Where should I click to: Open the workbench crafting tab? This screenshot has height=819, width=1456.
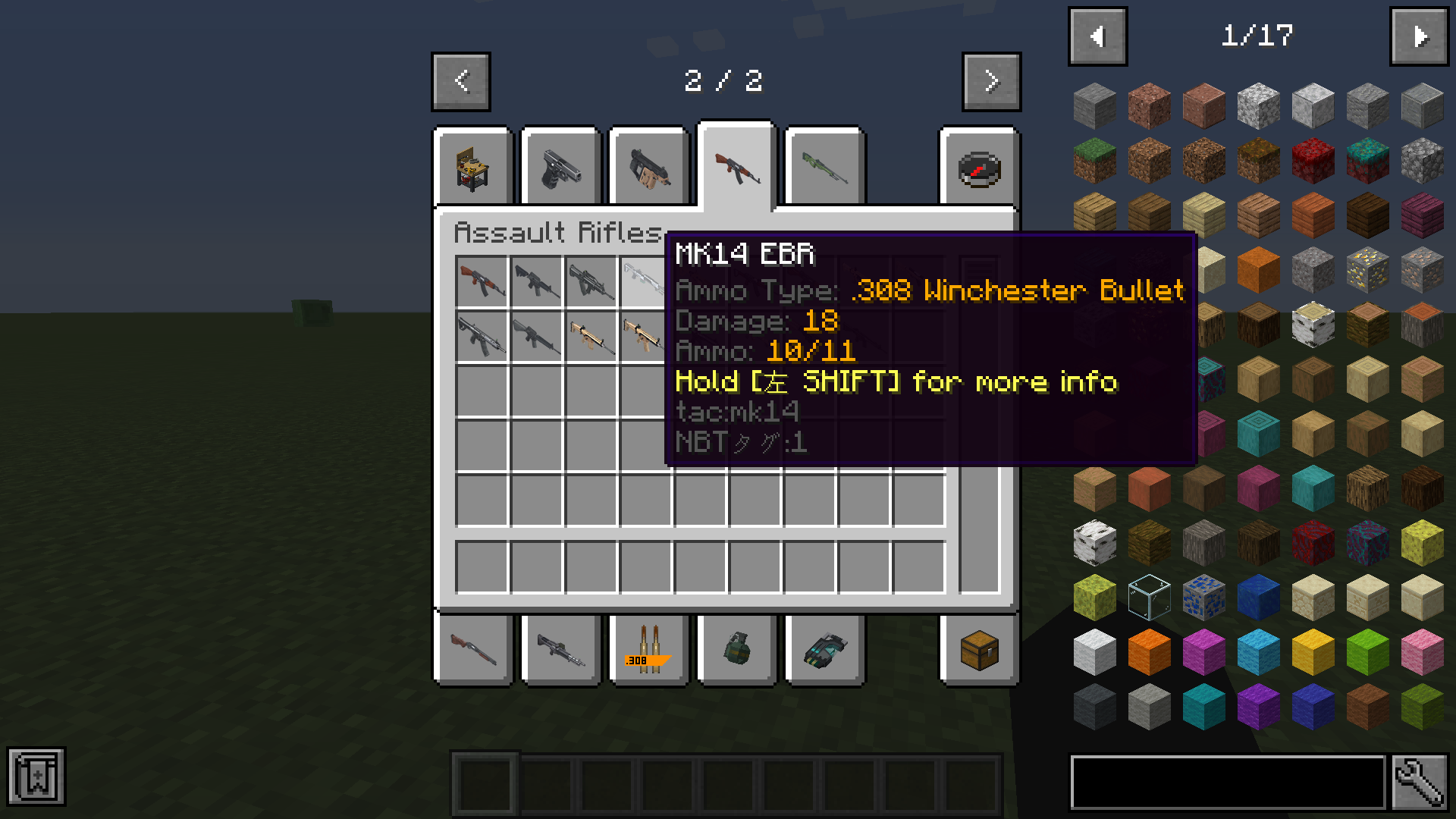[x=472, y=168]
